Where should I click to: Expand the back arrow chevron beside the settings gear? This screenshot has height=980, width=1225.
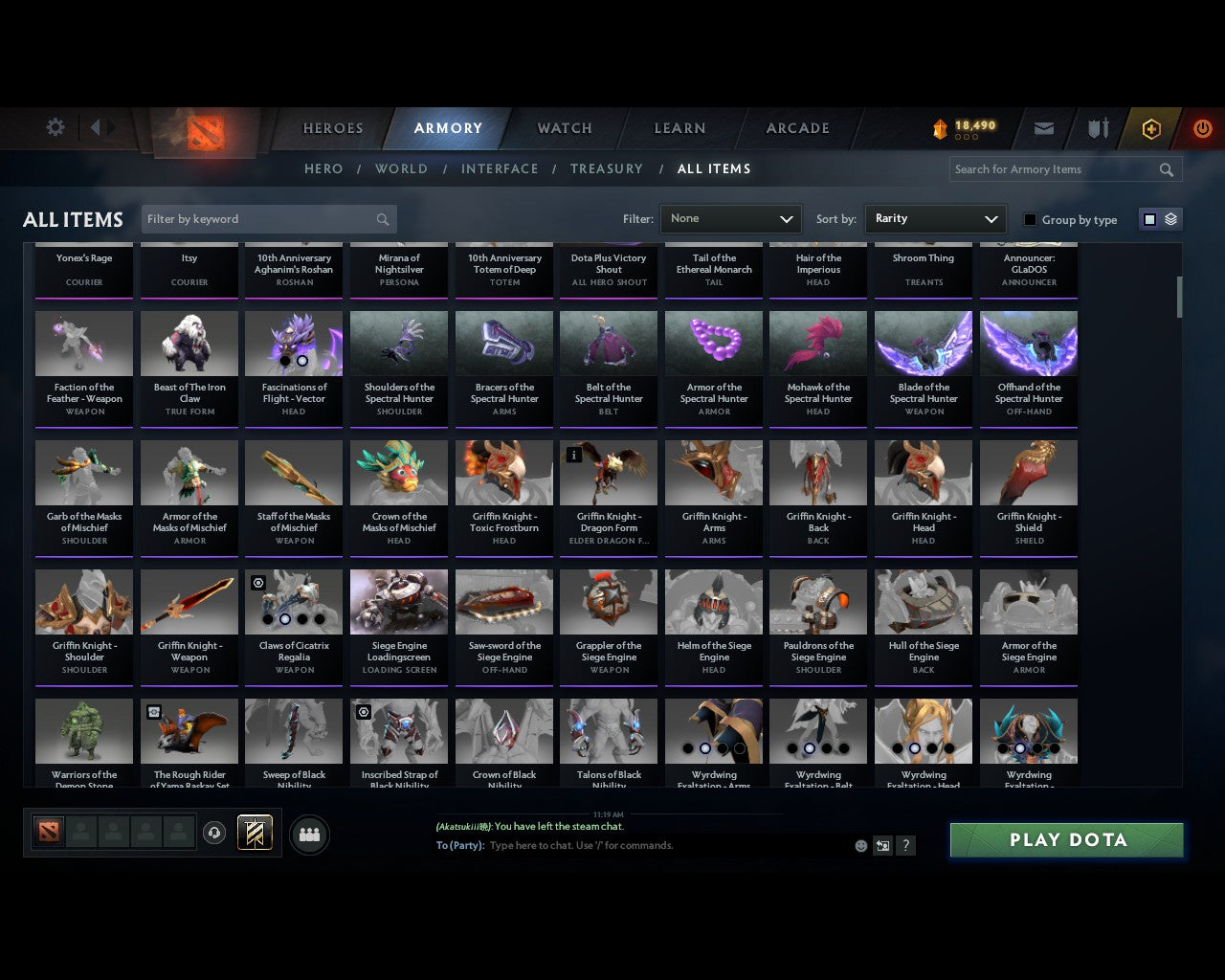tap(97, 126)
